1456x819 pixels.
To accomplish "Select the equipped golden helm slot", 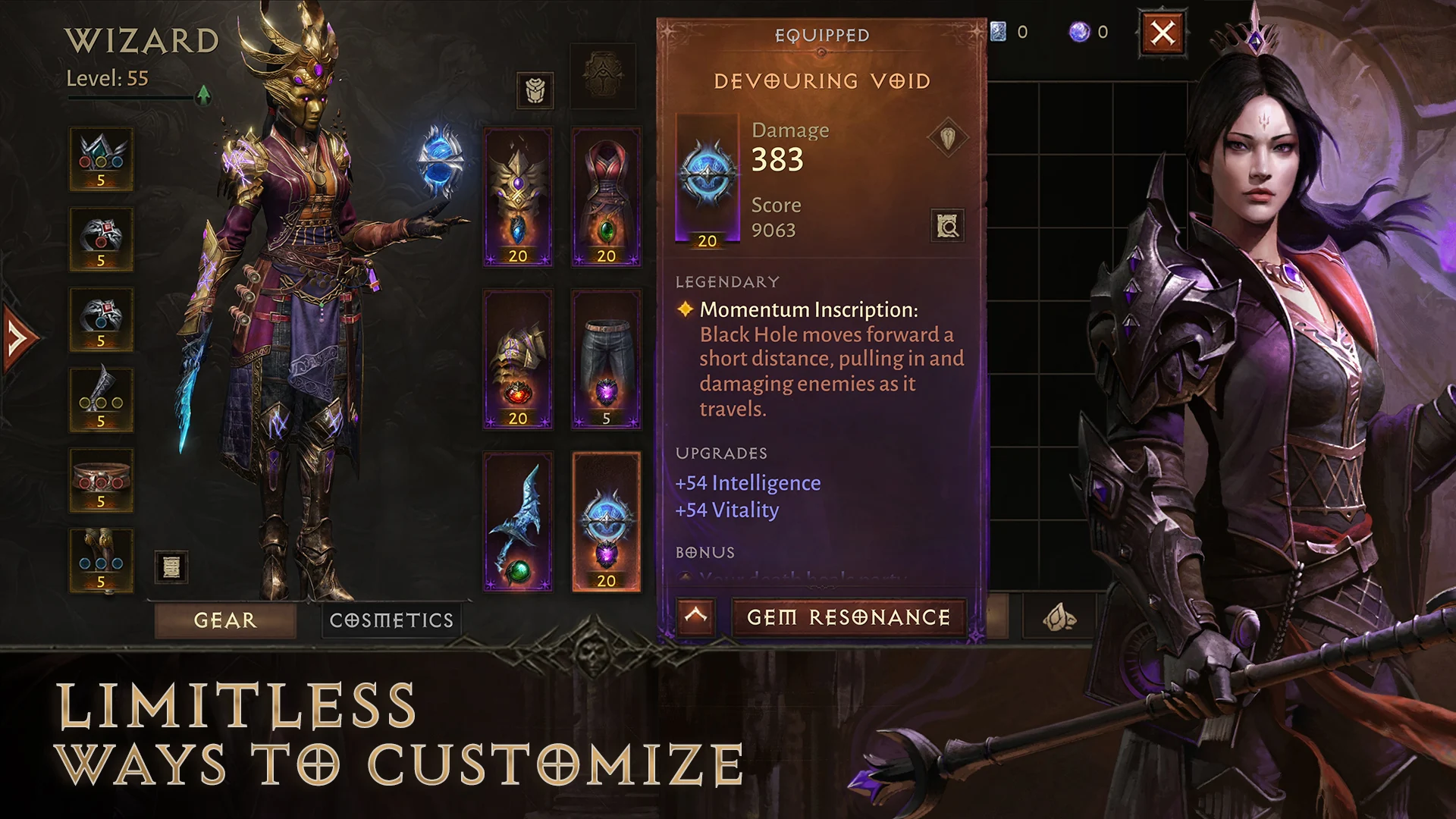I will click(x=518, y=197).
